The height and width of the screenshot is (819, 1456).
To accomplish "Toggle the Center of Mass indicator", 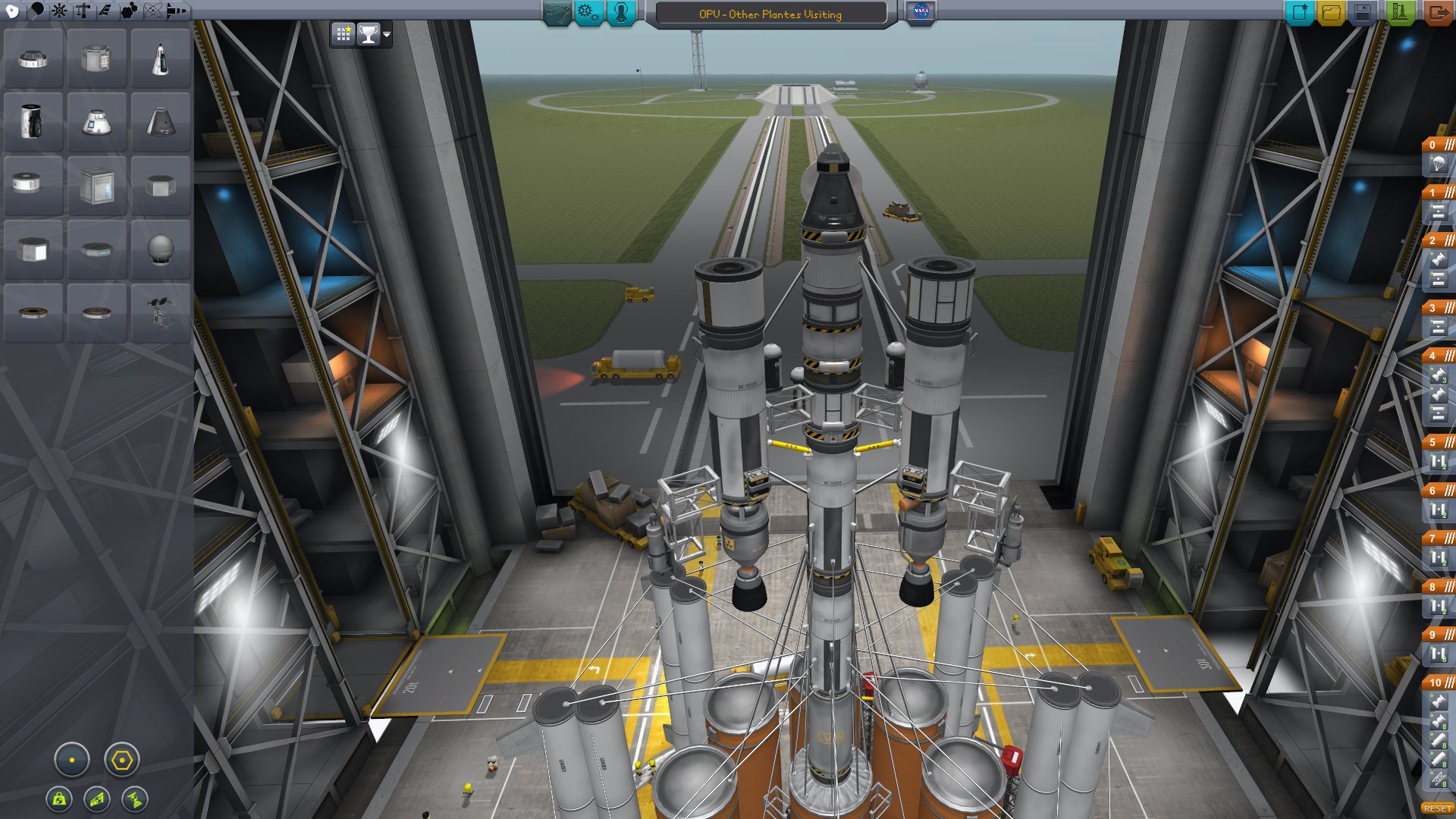I will point(59,799).
